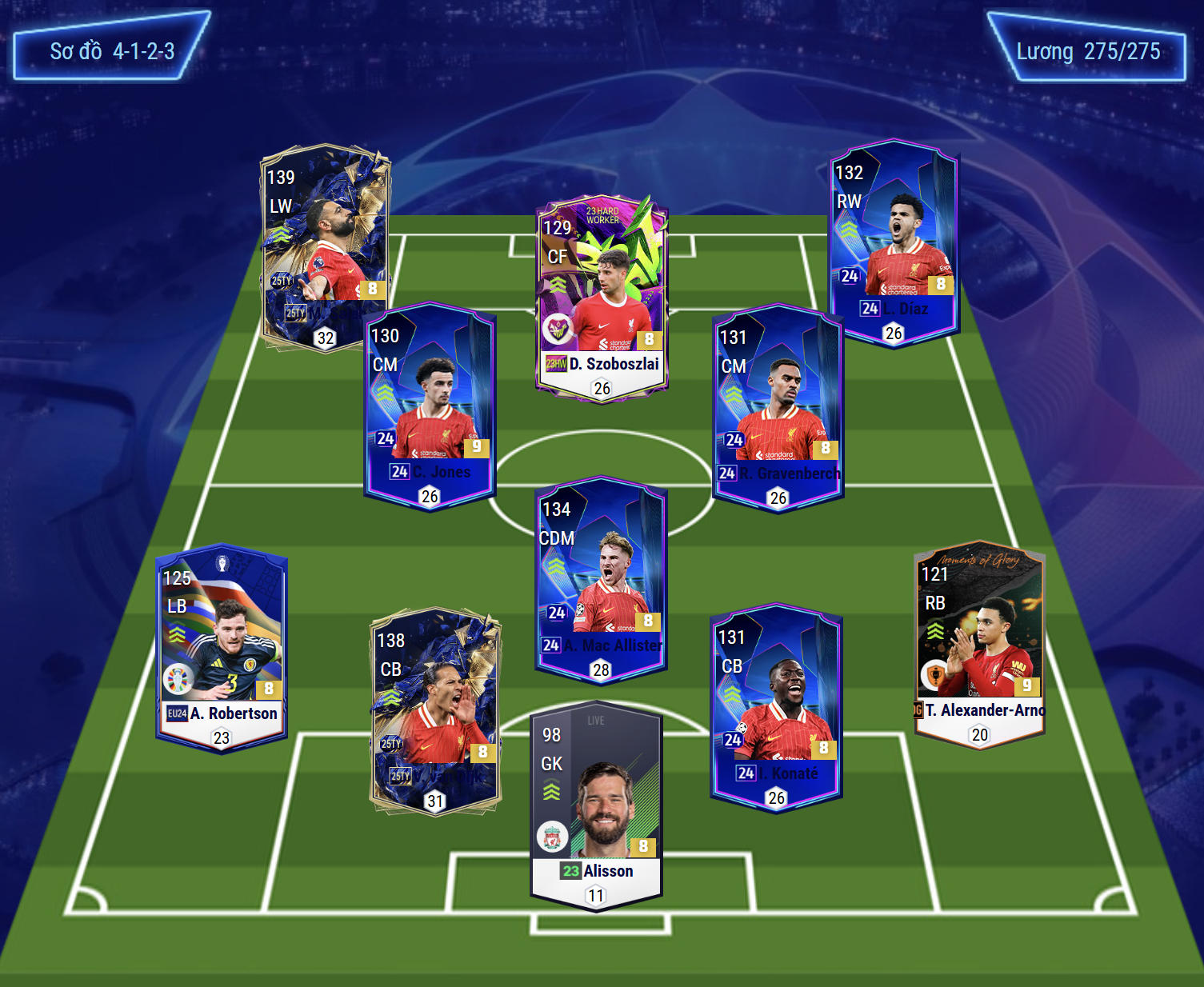This screenshot has height=987, width=1204.
Task: Select the L. Díaz RW card
Action: (894, 242)
